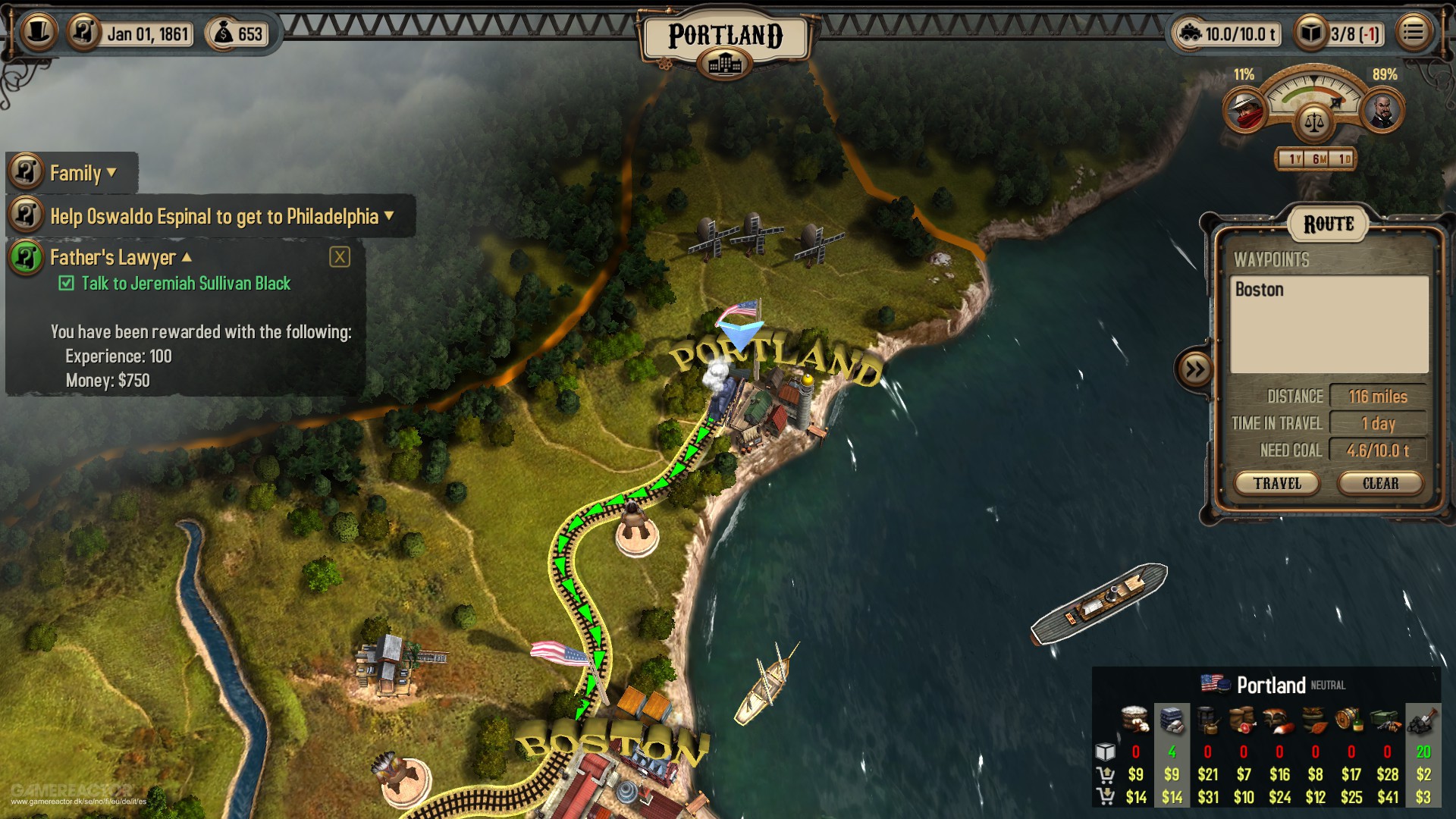
Task: Click the money bag icon
Action: (x=223, y=33)
